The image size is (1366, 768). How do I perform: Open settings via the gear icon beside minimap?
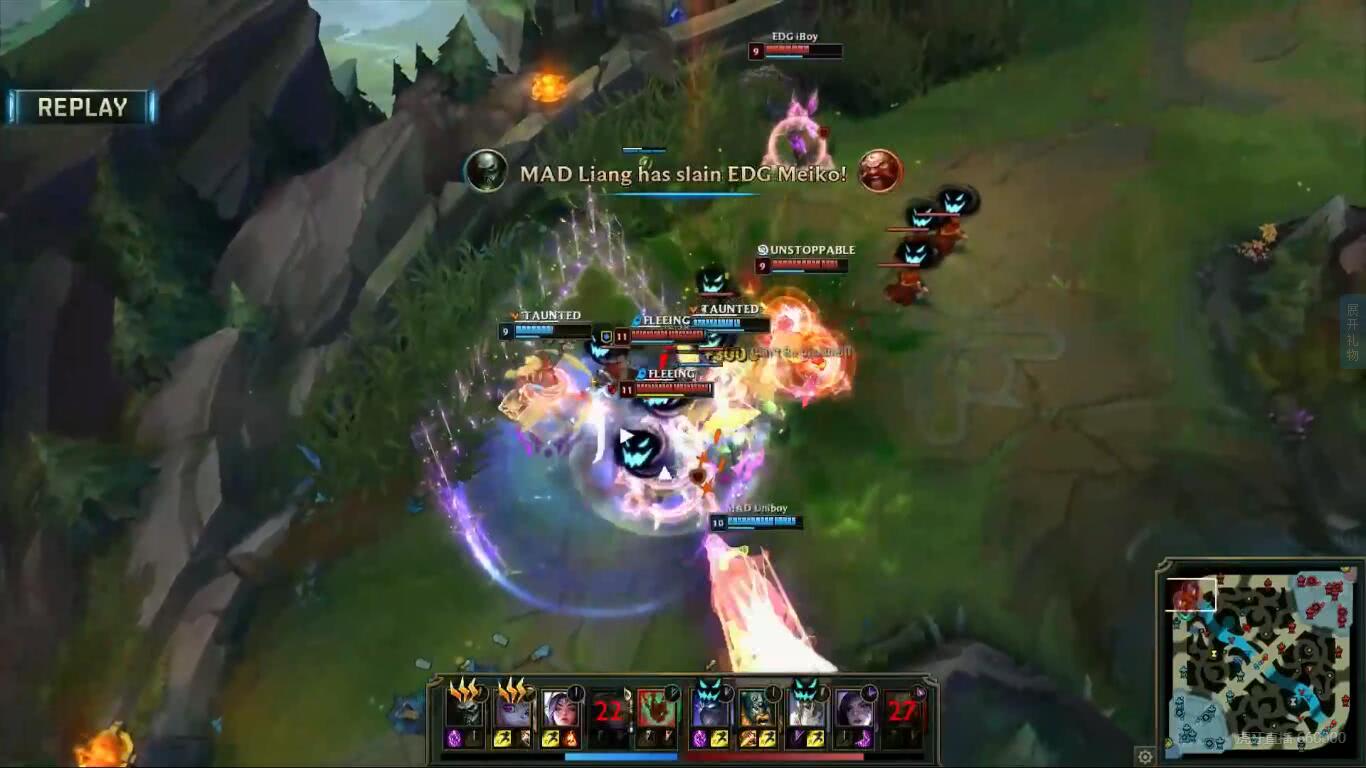click(1146, 756)
